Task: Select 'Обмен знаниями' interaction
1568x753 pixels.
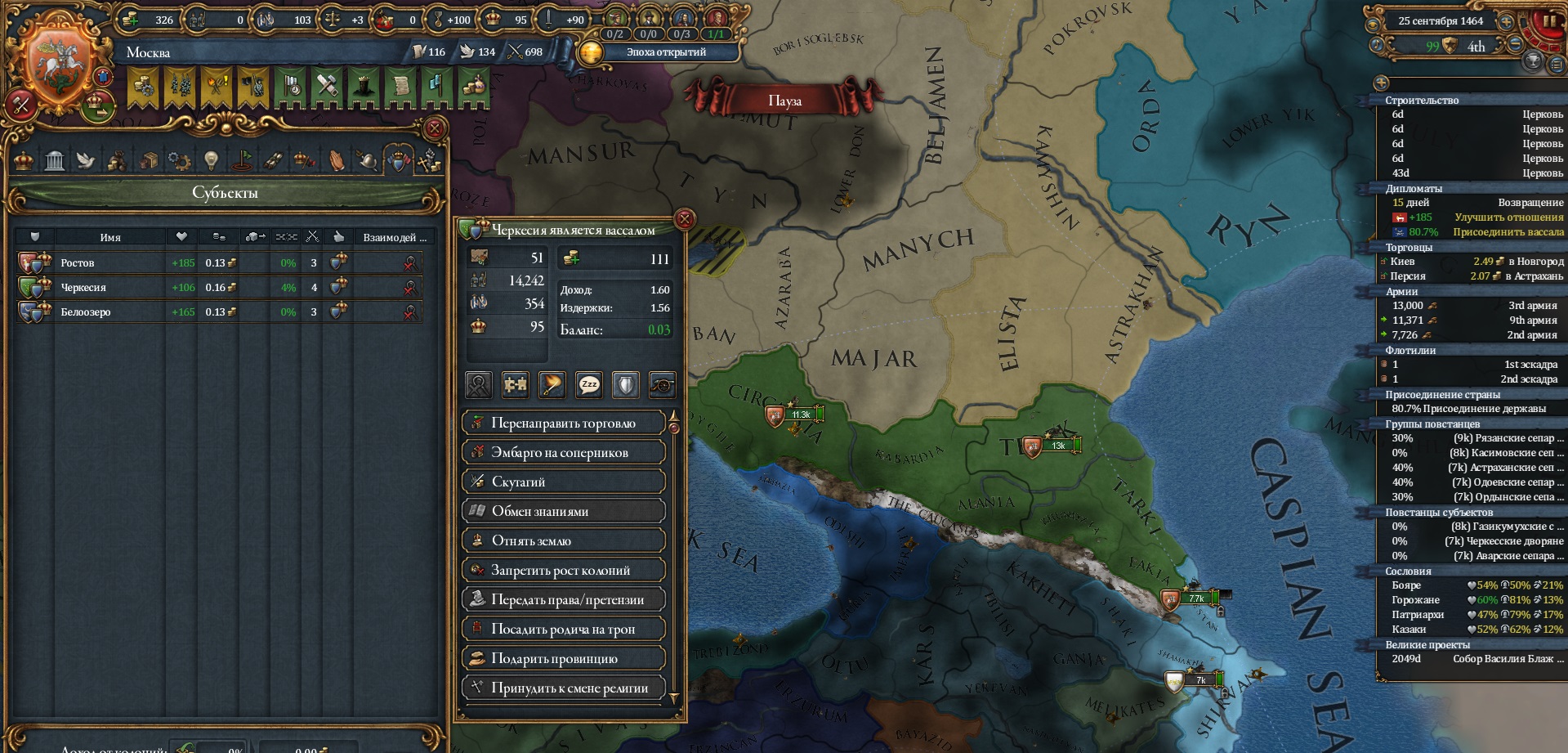Action: pyautogui.click(x=563, y=511)
